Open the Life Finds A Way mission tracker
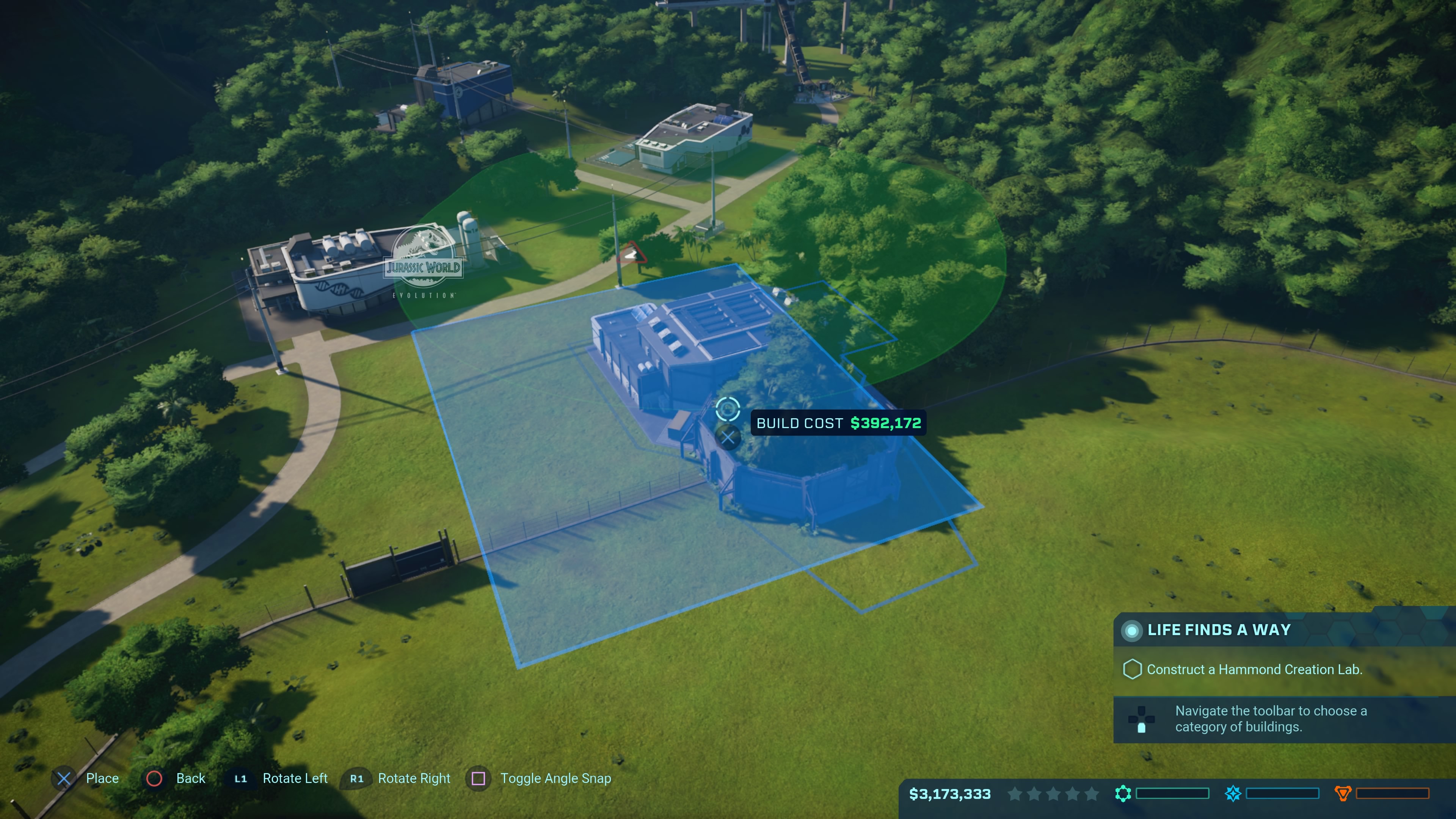 pyautogui.click(x=1218, y=630)
